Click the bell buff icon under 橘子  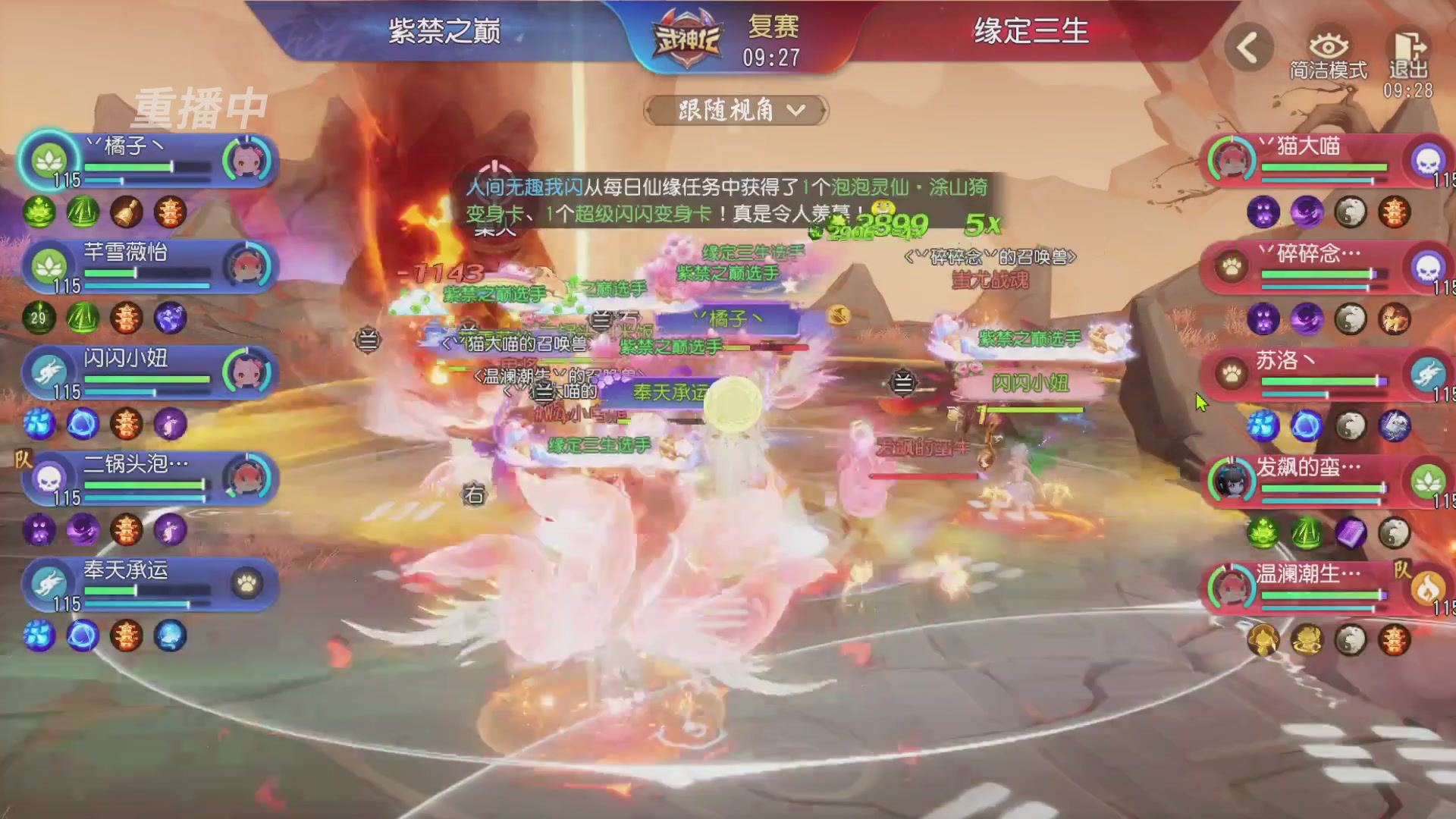click(126, 213)
